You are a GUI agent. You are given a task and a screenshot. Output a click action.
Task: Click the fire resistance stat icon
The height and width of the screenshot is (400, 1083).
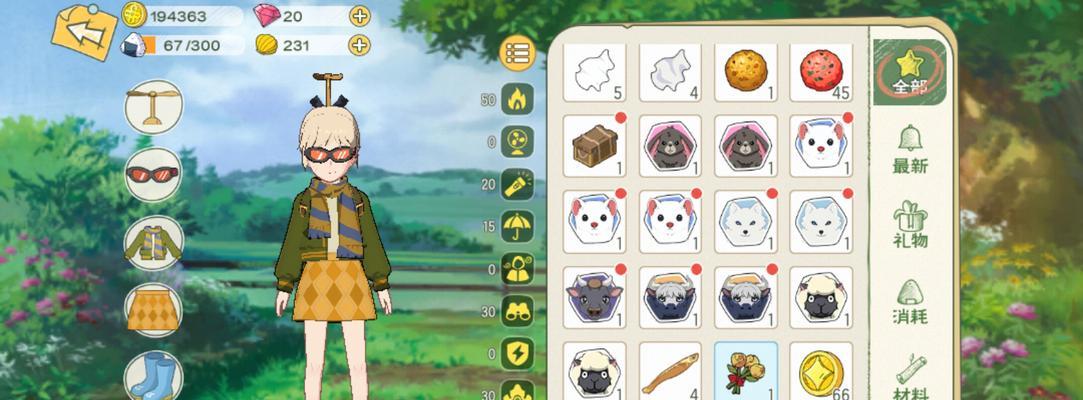point(517,99)
